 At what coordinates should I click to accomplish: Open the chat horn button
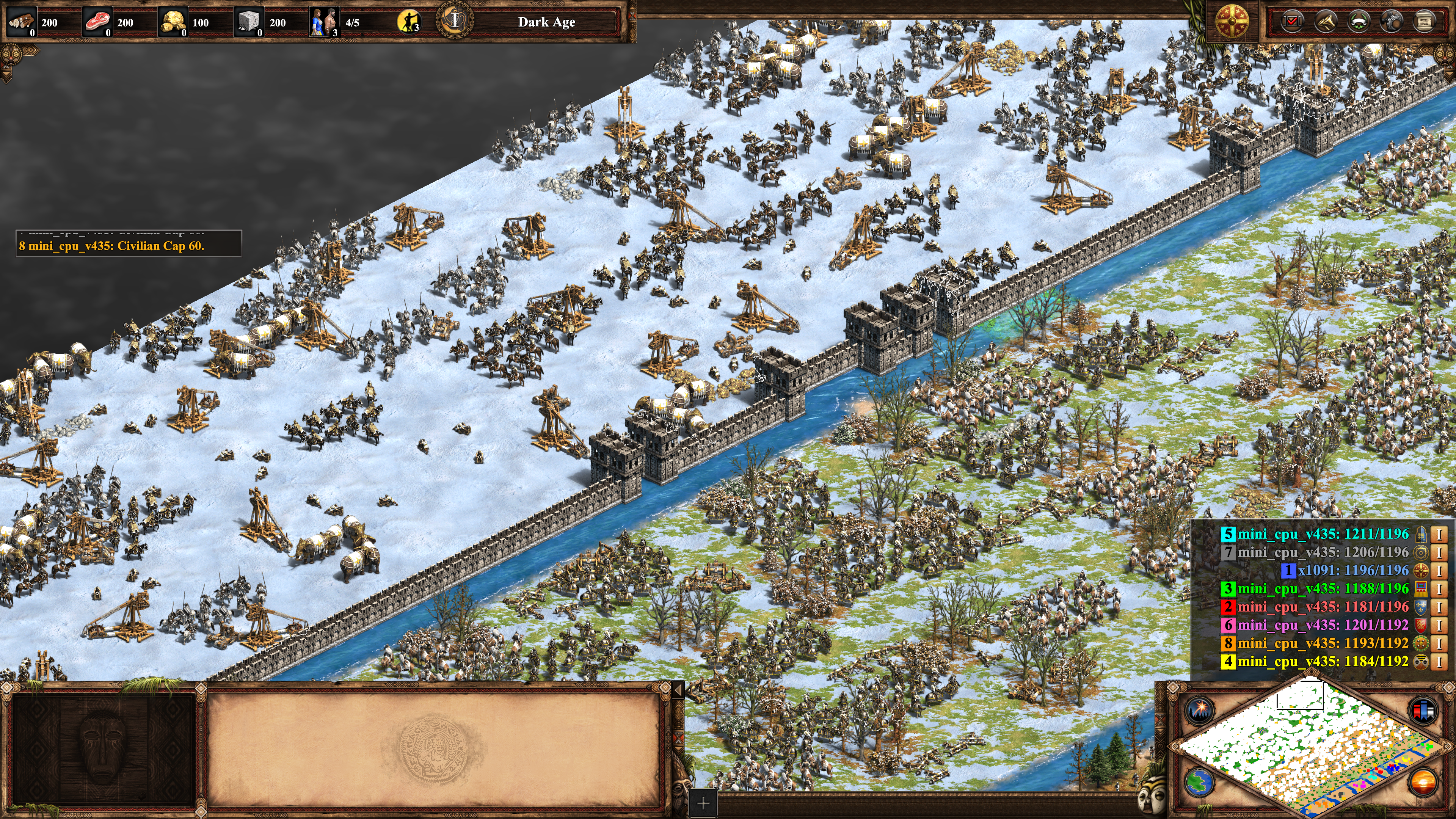1326,22
